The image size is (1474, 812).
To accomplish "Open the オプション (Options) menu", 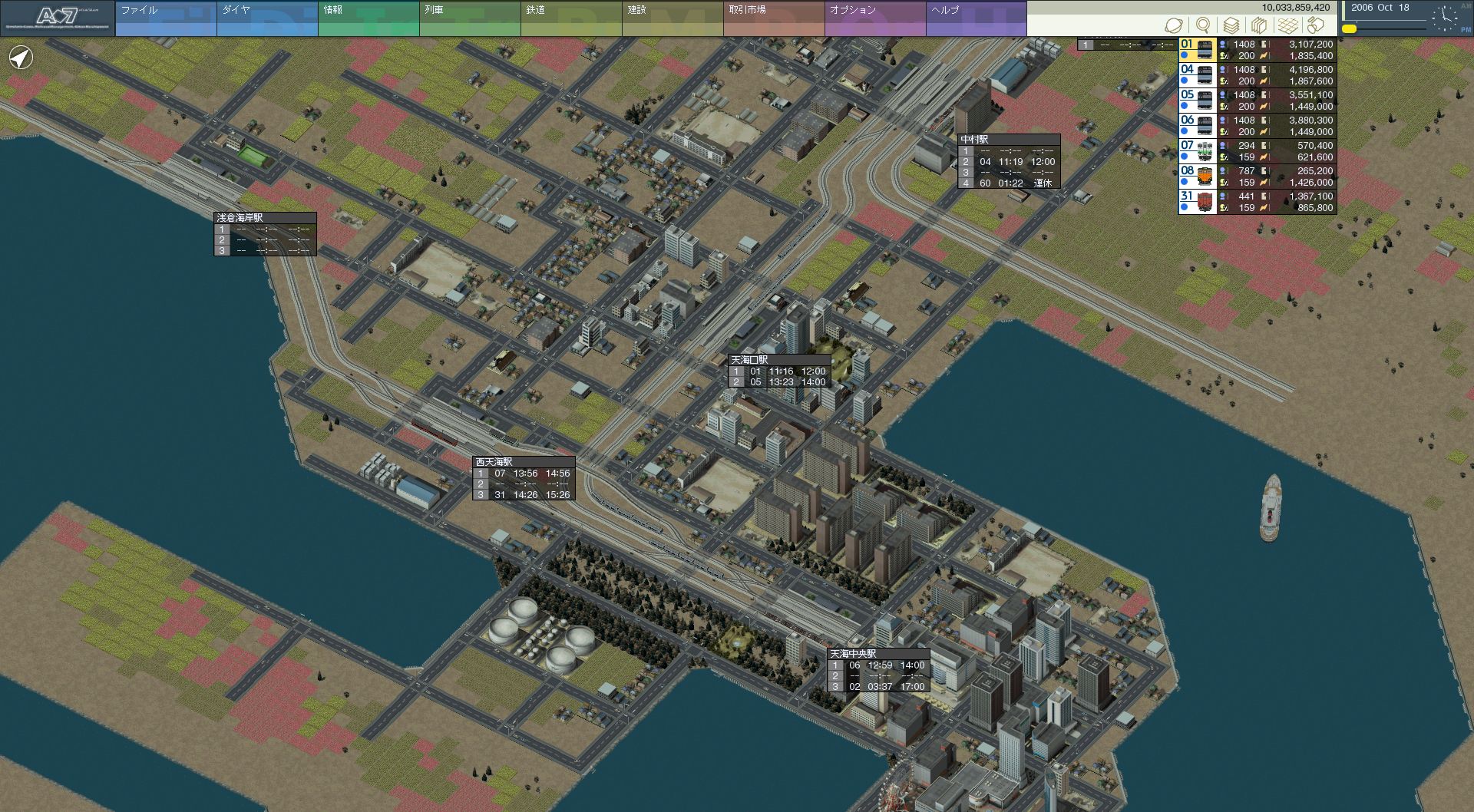I will (875, 18).
